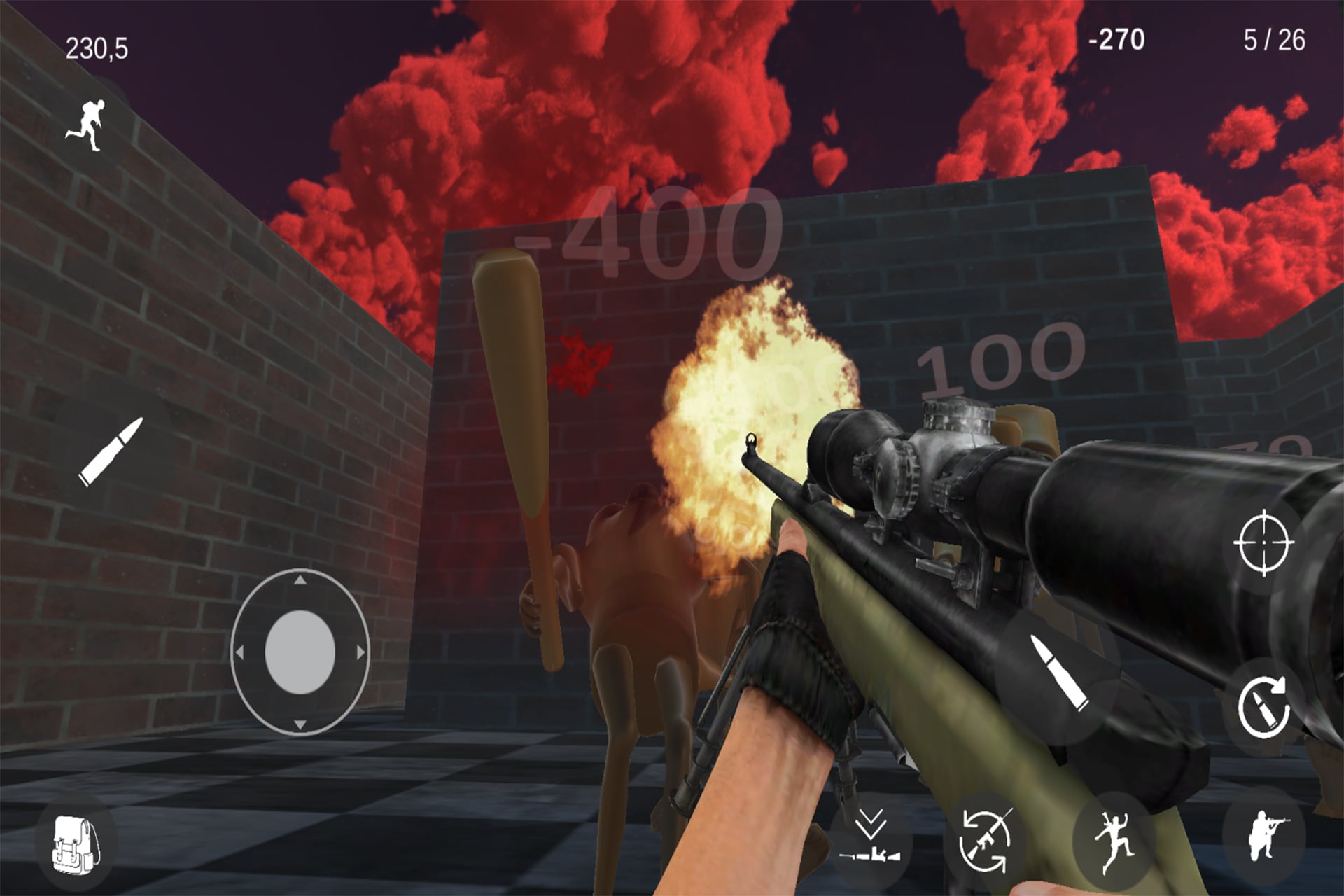Reload using the circular arrow bullet button
Image resolution: width=1344 pixels, height=896 pixels.
[x=1263, y=708]
